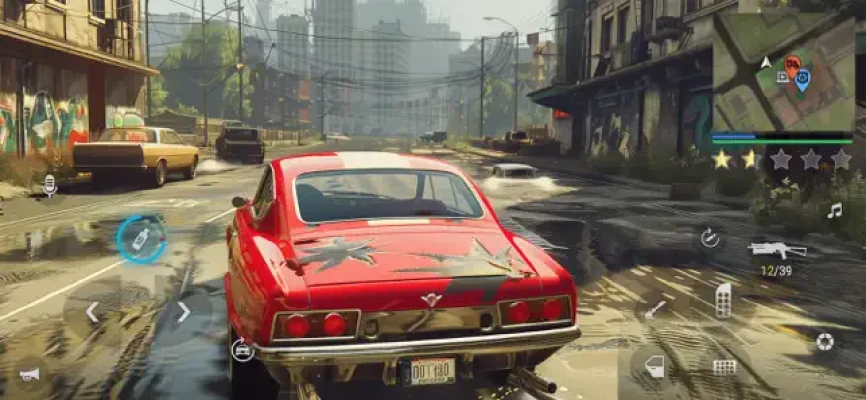Tap the tire wheel icon

[x=824, y=341]
